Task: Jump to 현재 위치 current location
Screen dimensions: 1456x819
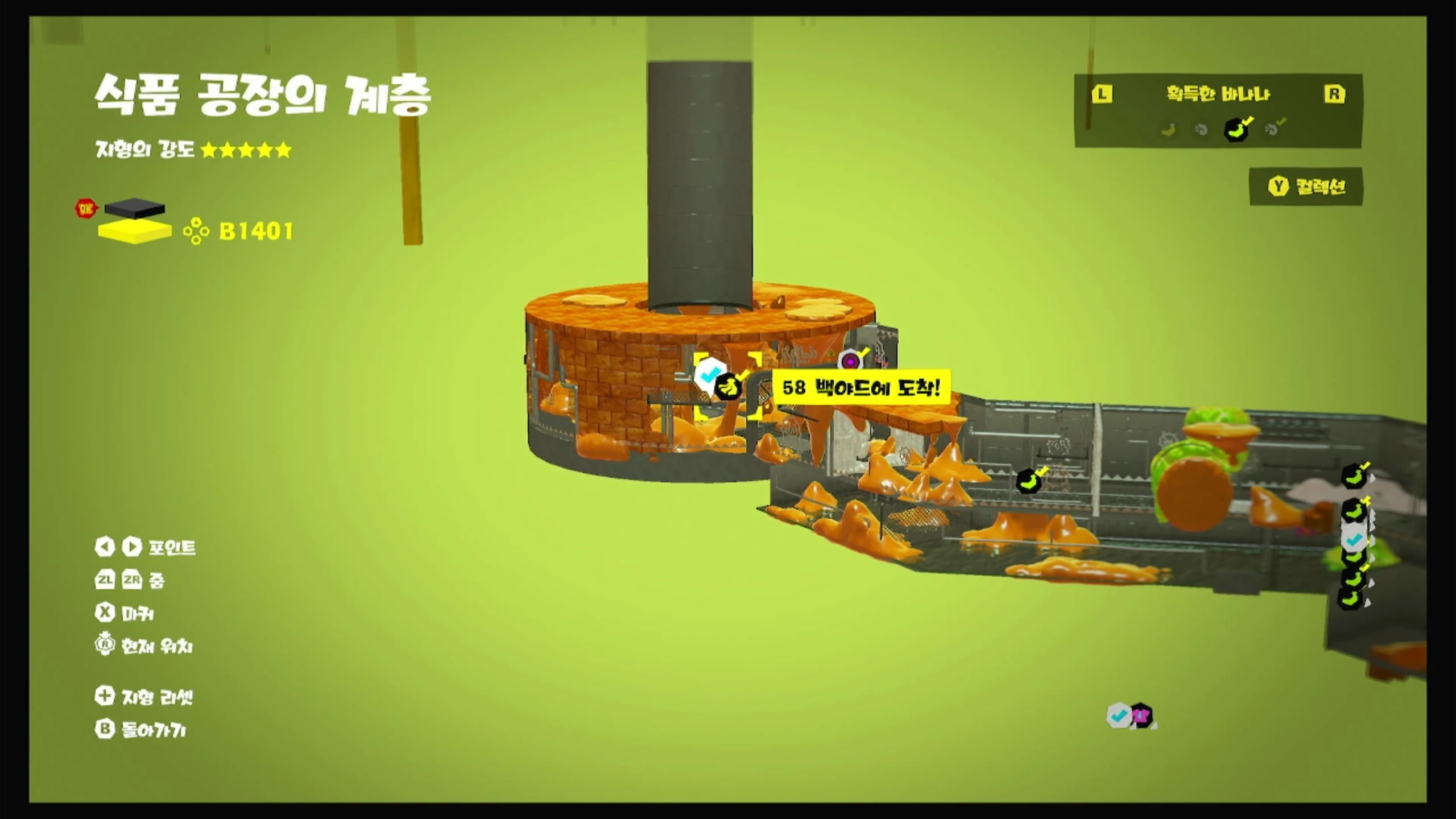Action: point(144,646)
